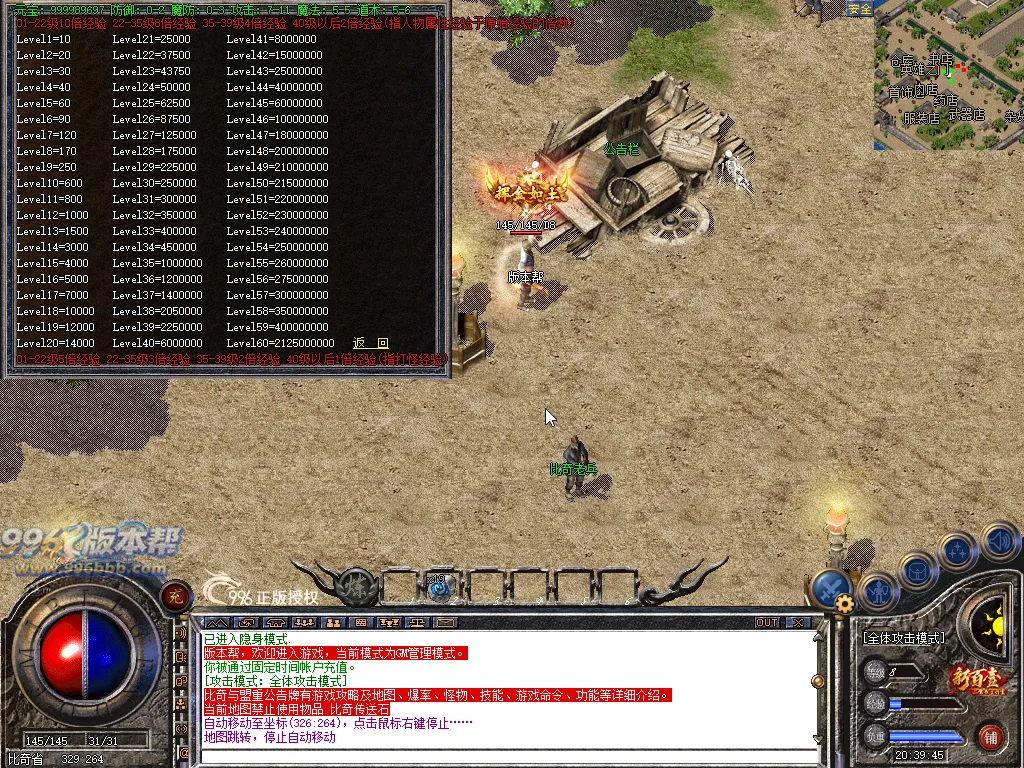Open the crossed-swords round button

(x=830, y=588)
